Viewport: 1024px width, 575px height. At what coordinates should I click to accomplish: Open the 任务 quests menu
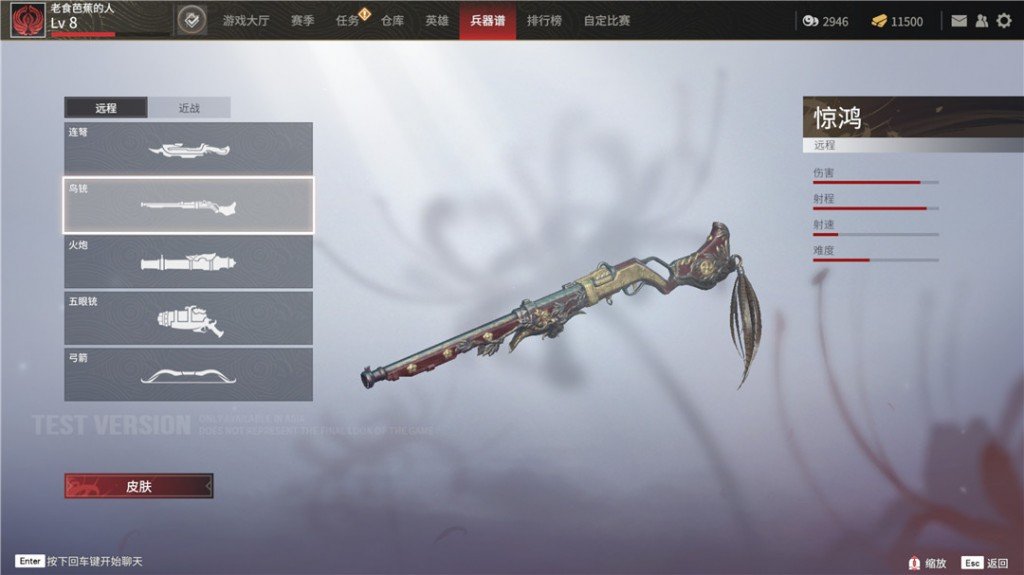(x=349, y=20)
